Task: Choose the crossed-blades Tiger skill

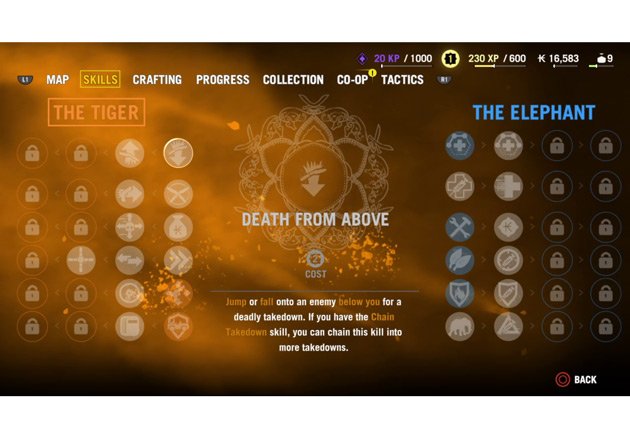Action: [178, 191]
